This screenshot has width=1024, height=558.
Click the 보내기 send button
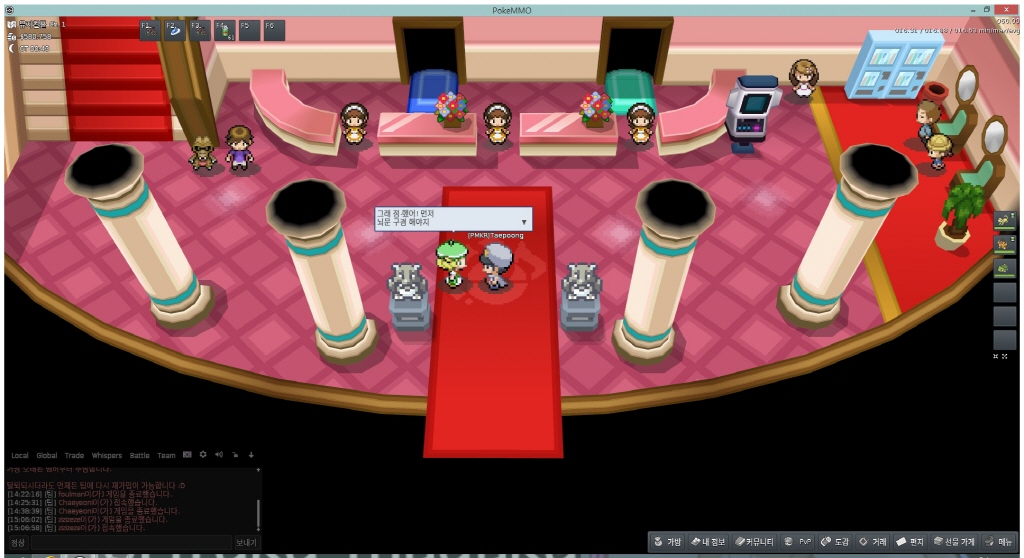(246, 542)
